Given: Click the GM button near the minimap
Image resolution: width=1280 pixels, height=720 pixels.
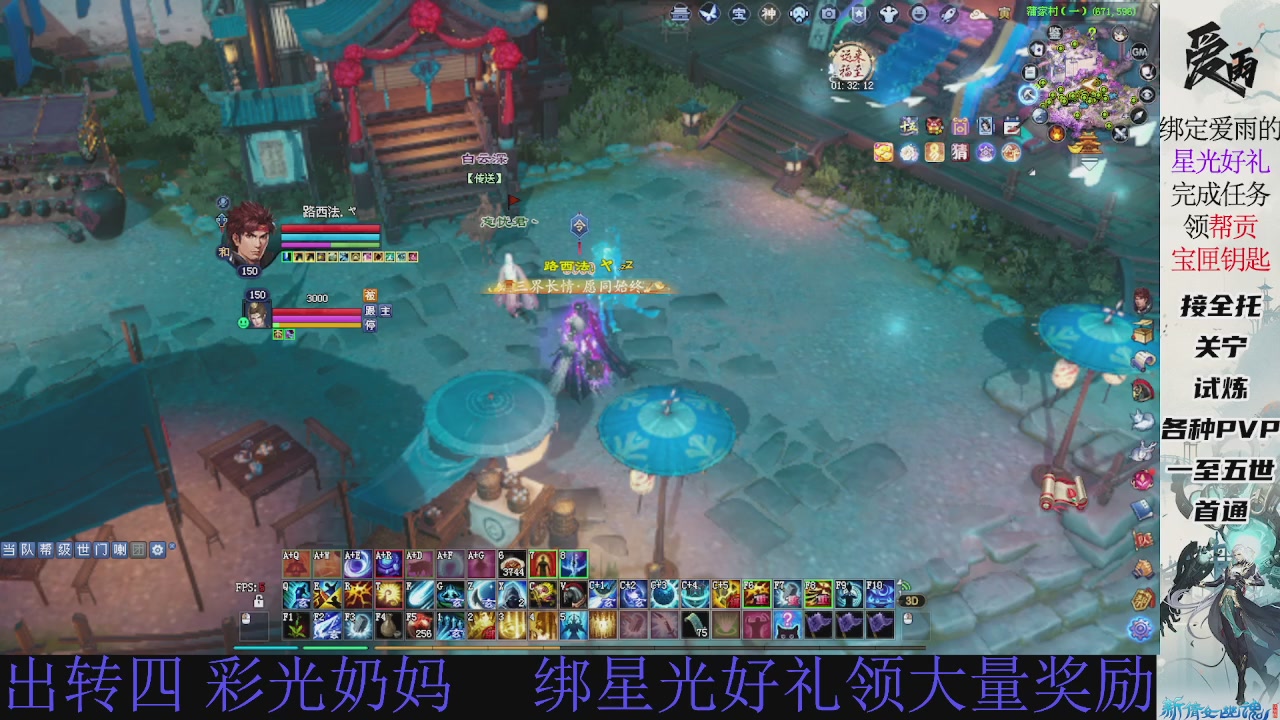Looking at the screenshot, I should point(1140,50).
